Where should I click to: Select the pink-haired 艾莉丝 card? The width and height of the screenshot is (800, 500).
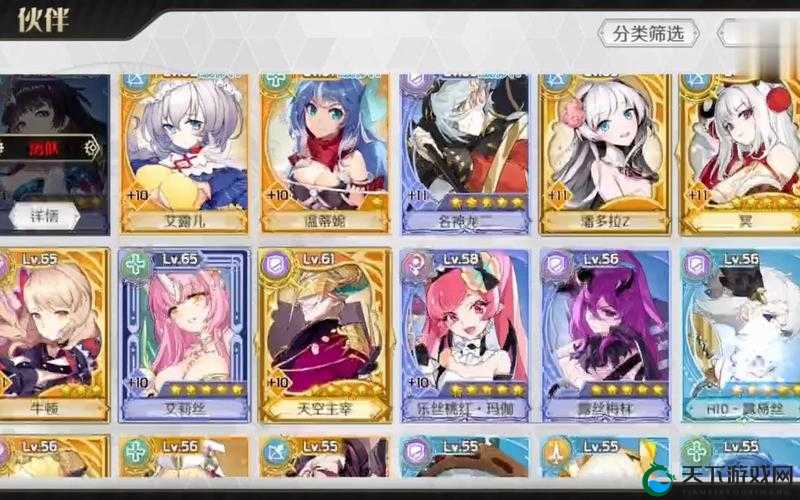(185, 335)
